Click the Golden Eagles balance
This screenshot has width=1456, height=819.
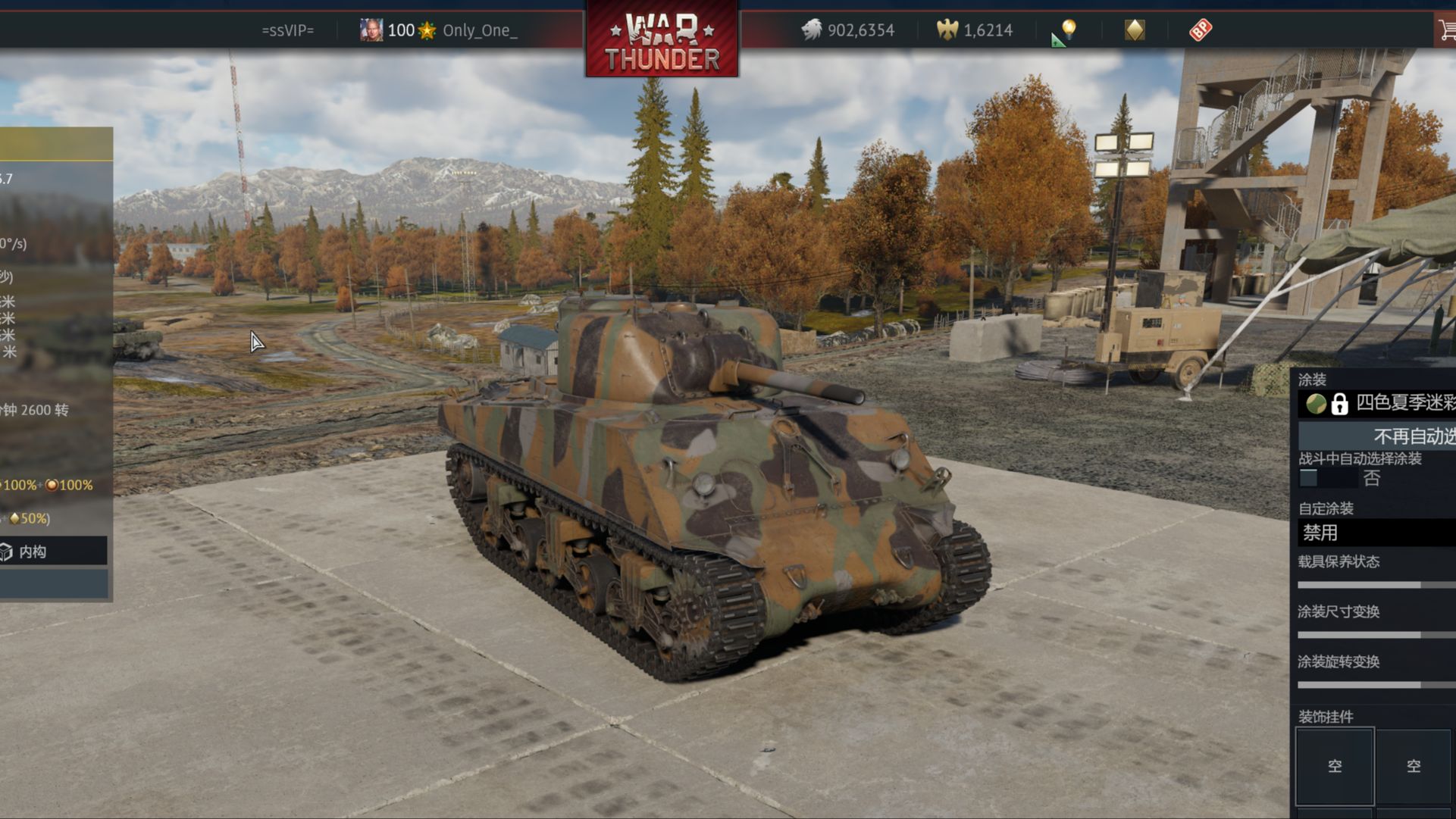975,30
